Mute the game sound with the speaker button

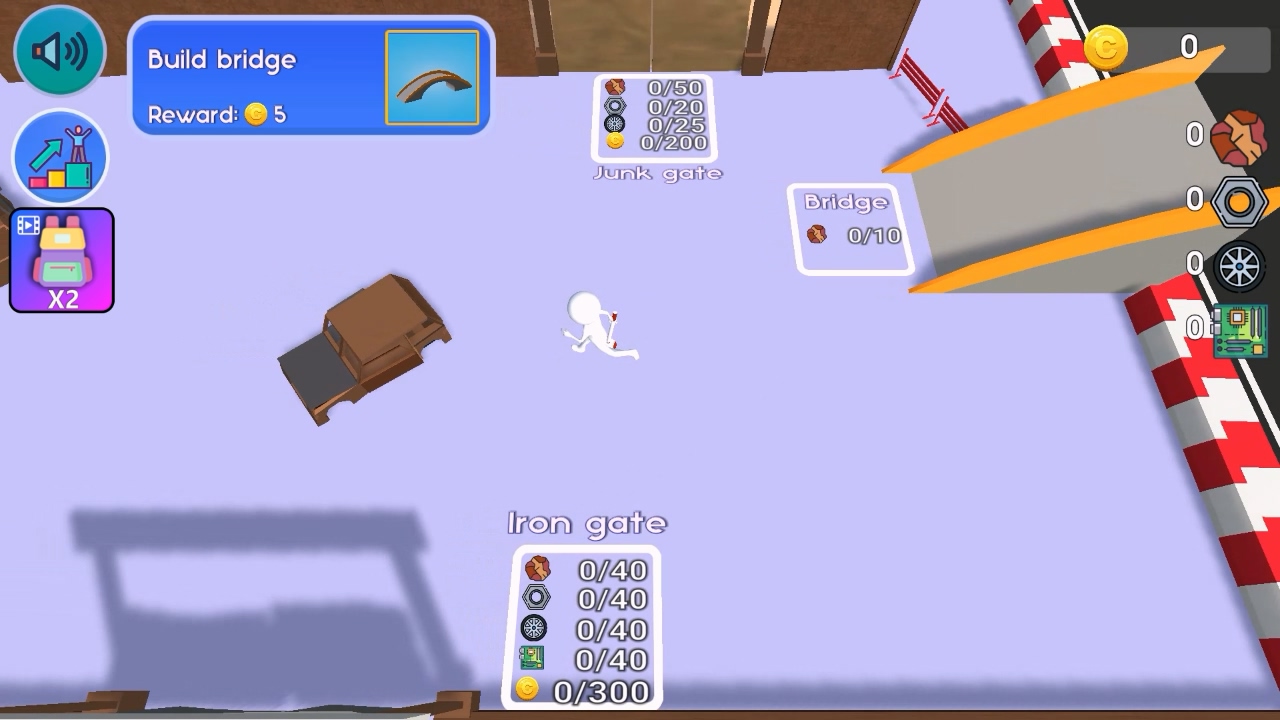(x=58, y=48)
